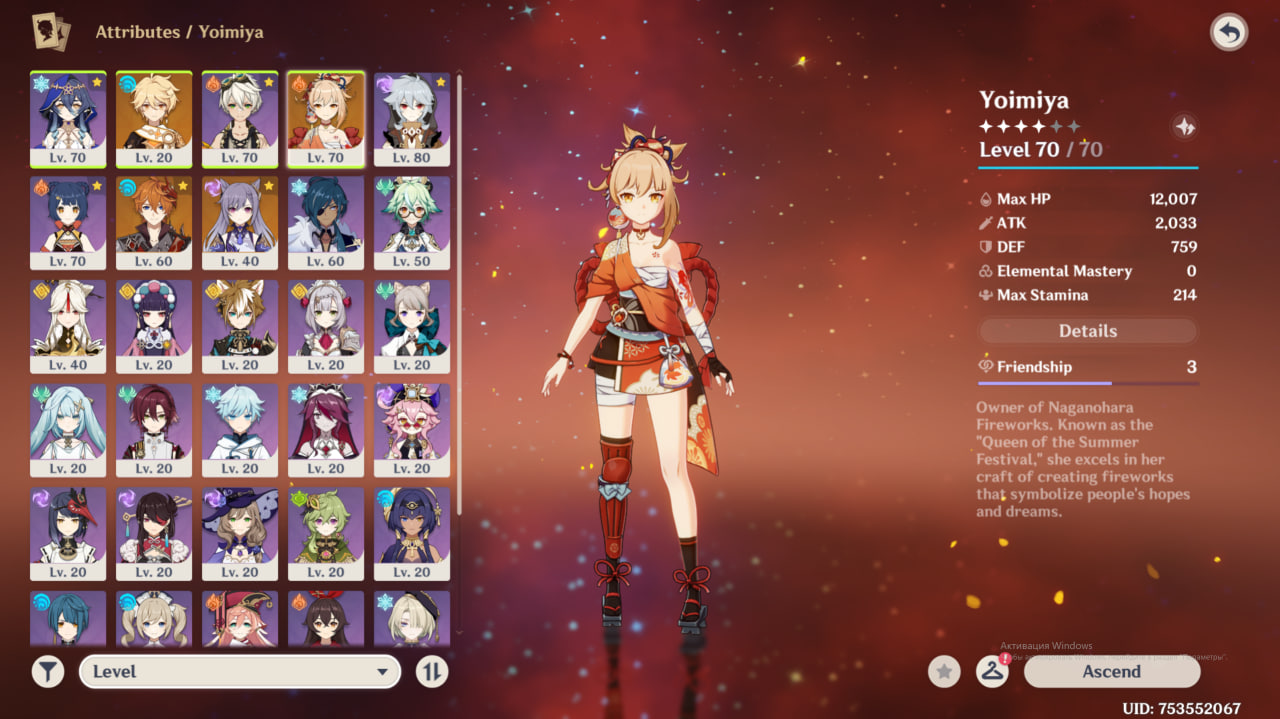Click the sparkle icon beside Yoimiya's stars
Image resolution: width=1280 pixels, height=719 pixels.
(x=1184, y=127)
